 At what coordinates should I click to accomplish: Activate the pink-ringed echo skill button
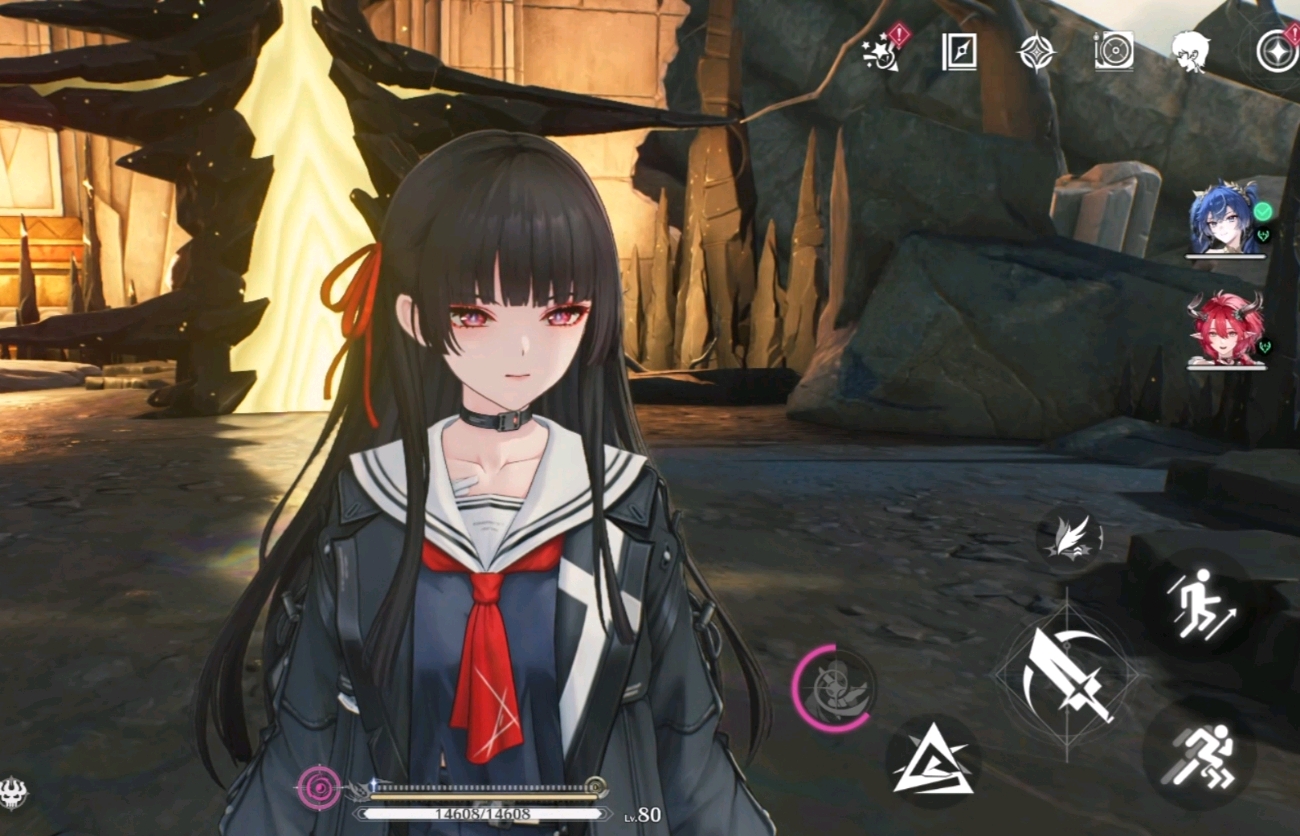click(833, 689)
